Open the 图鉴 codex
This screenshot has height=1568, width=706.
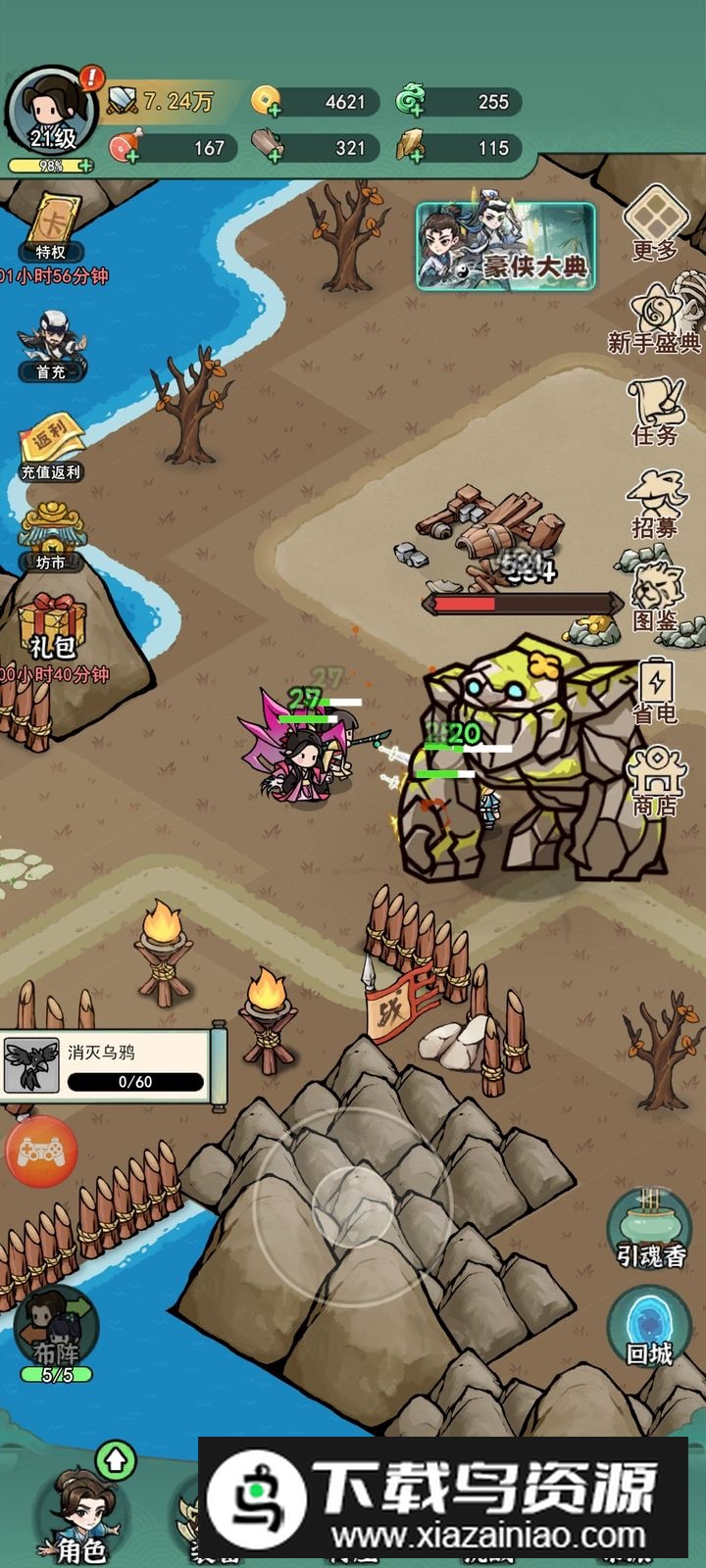(x=655, y=596)
